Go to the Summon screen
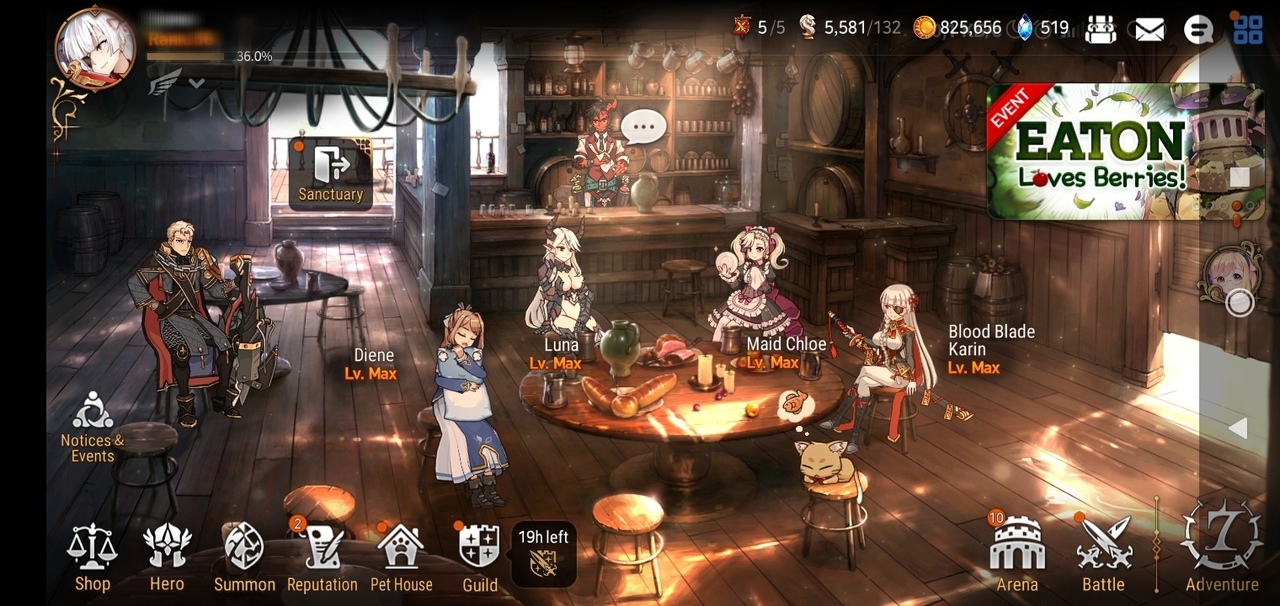Image resolution: width=1280 pixels, height=606 pixels. (x=244, y=558)
